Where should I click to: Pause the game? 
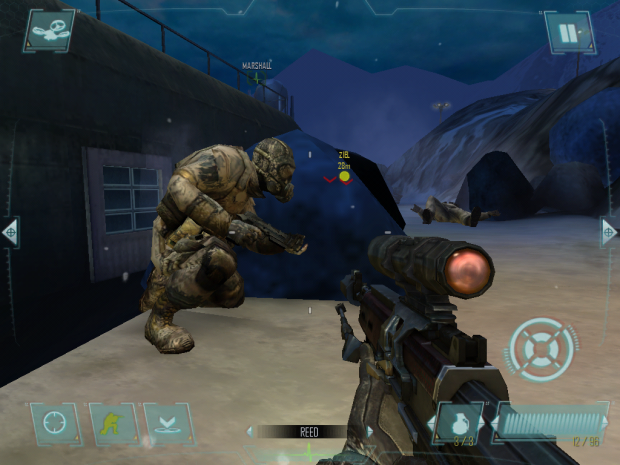[567, 32]
